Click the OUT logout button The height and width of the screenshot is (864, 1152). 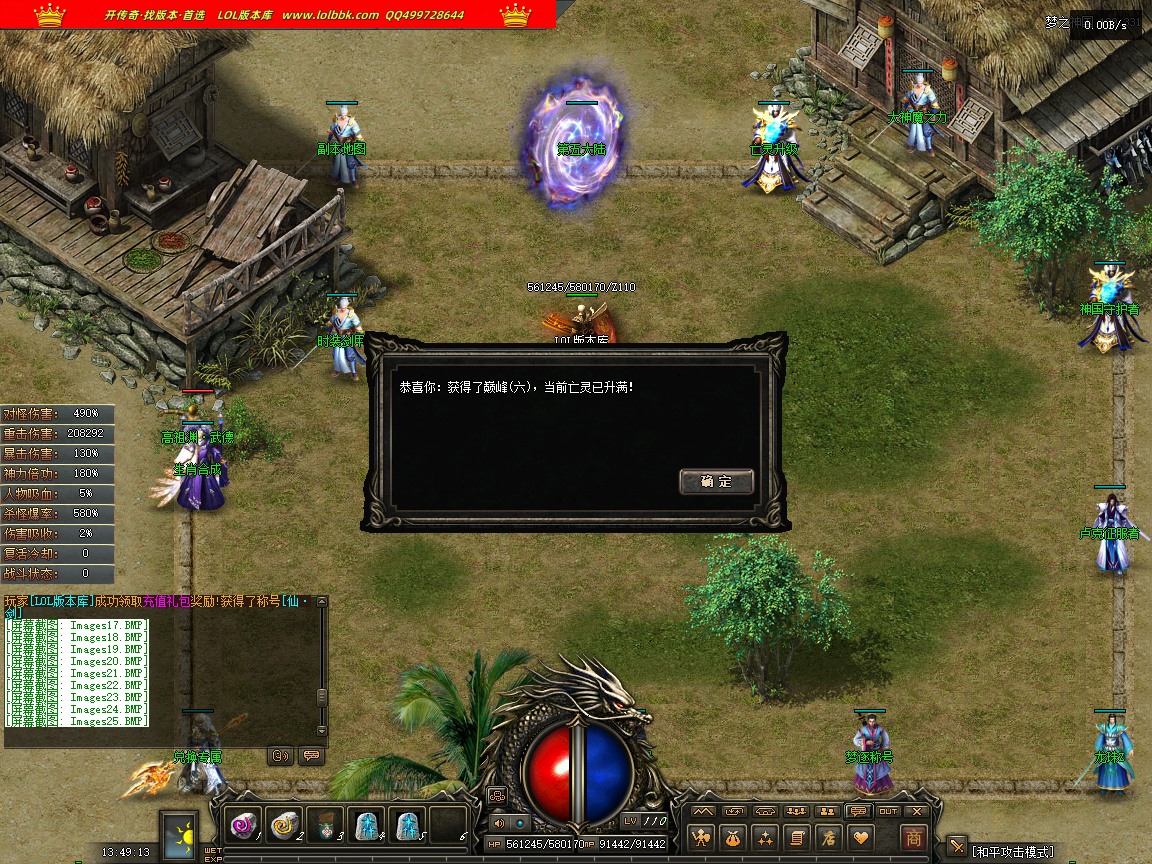pos(888,811)
